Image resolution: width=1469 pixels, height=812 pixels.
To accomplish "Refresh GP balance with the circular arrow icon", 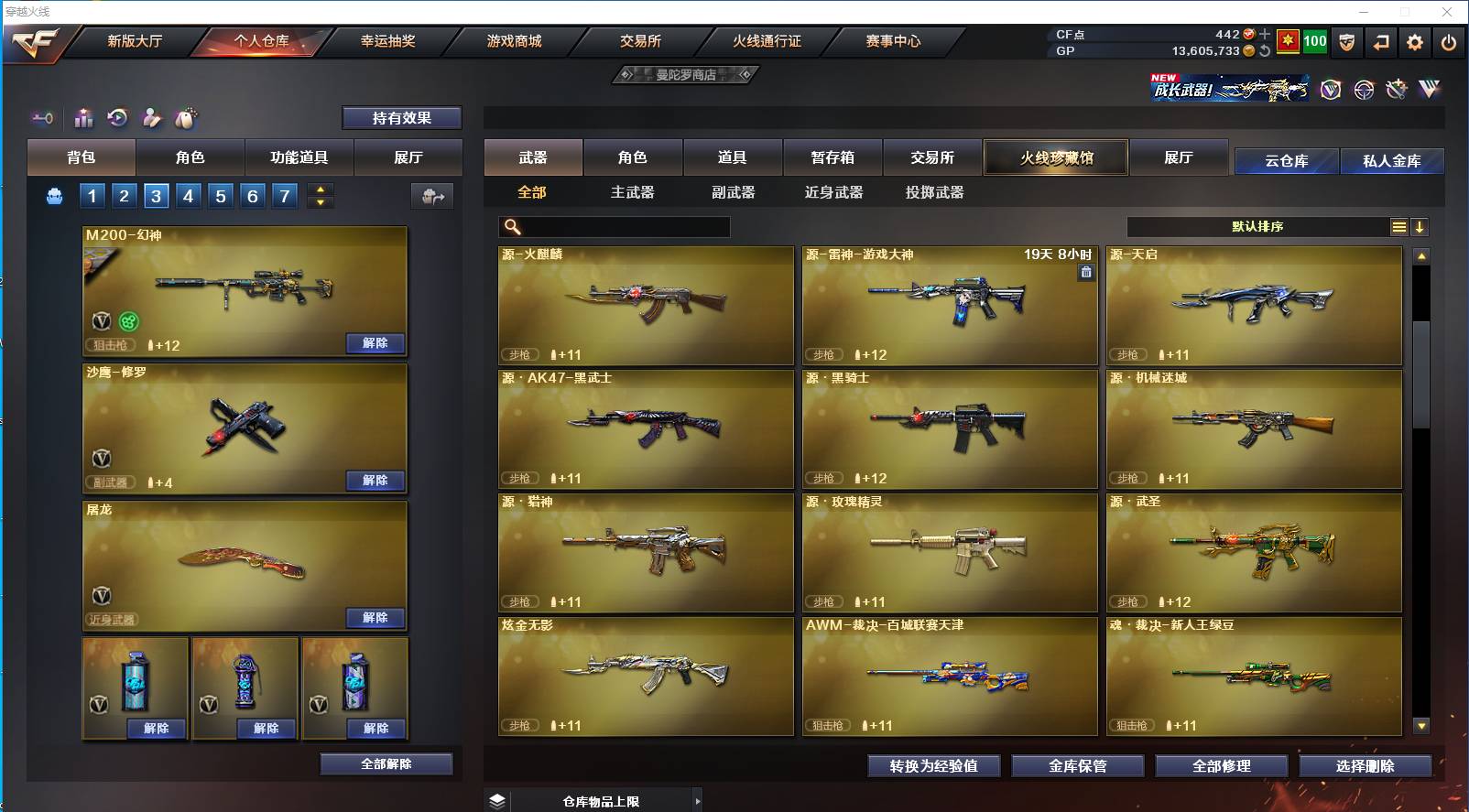I will (x=1267, y=51).
